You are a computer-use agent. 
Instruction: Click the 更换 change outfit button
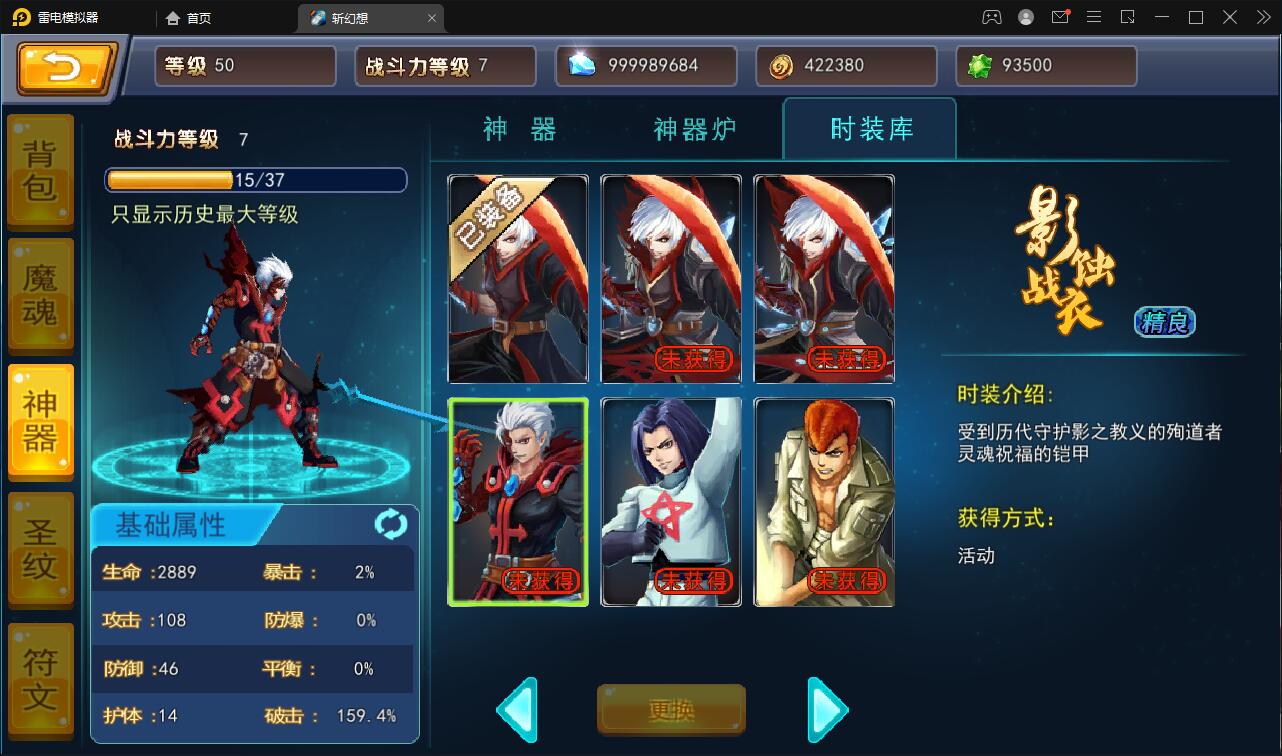click(x=670, y=709)
